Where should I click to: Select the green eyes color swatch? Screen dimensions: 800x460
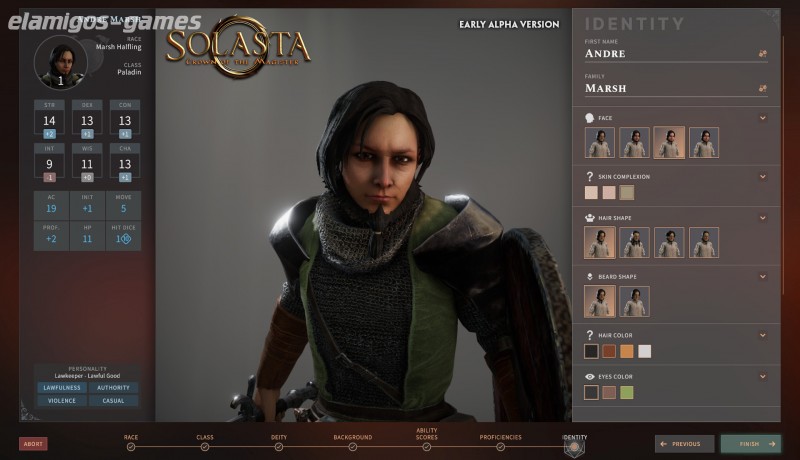point(627,392)
